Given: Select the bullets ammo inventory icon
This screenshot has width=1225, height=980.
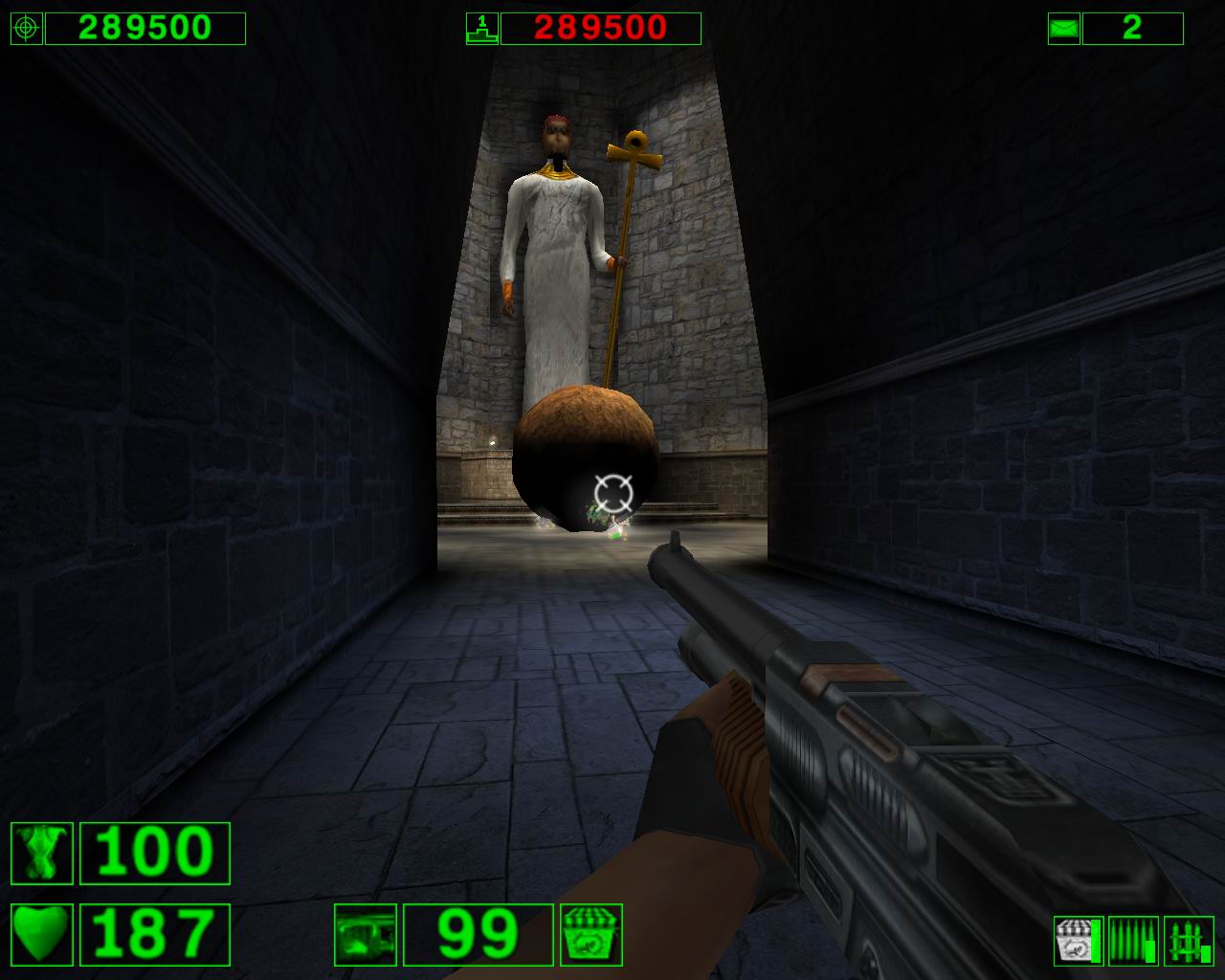Looking at the screenshot, I should click(1133, 941).
